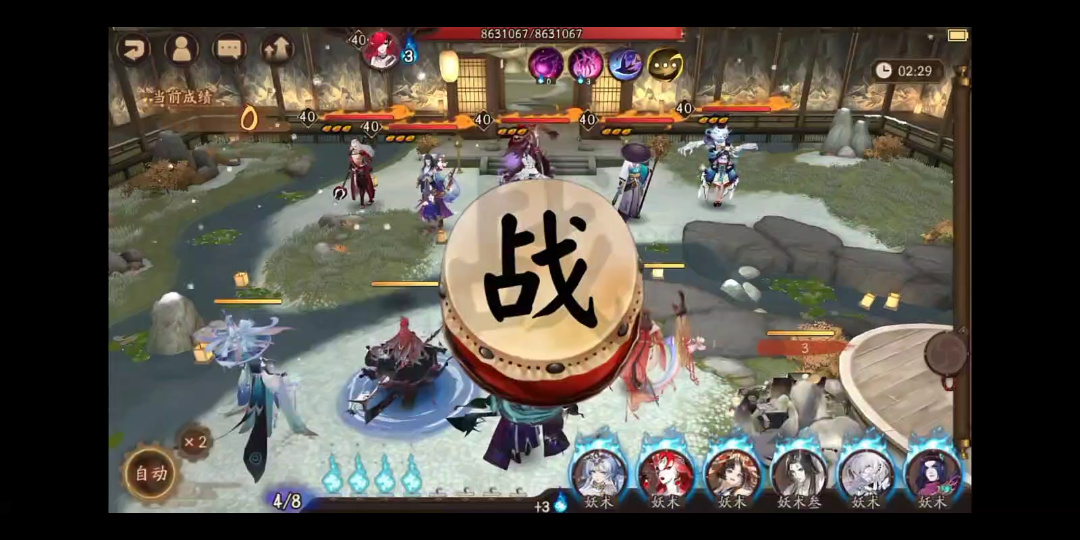Viewport: 1080px width, 540px height.
Task: Activate the witch hat skill icon
Action: click(626, 64)
